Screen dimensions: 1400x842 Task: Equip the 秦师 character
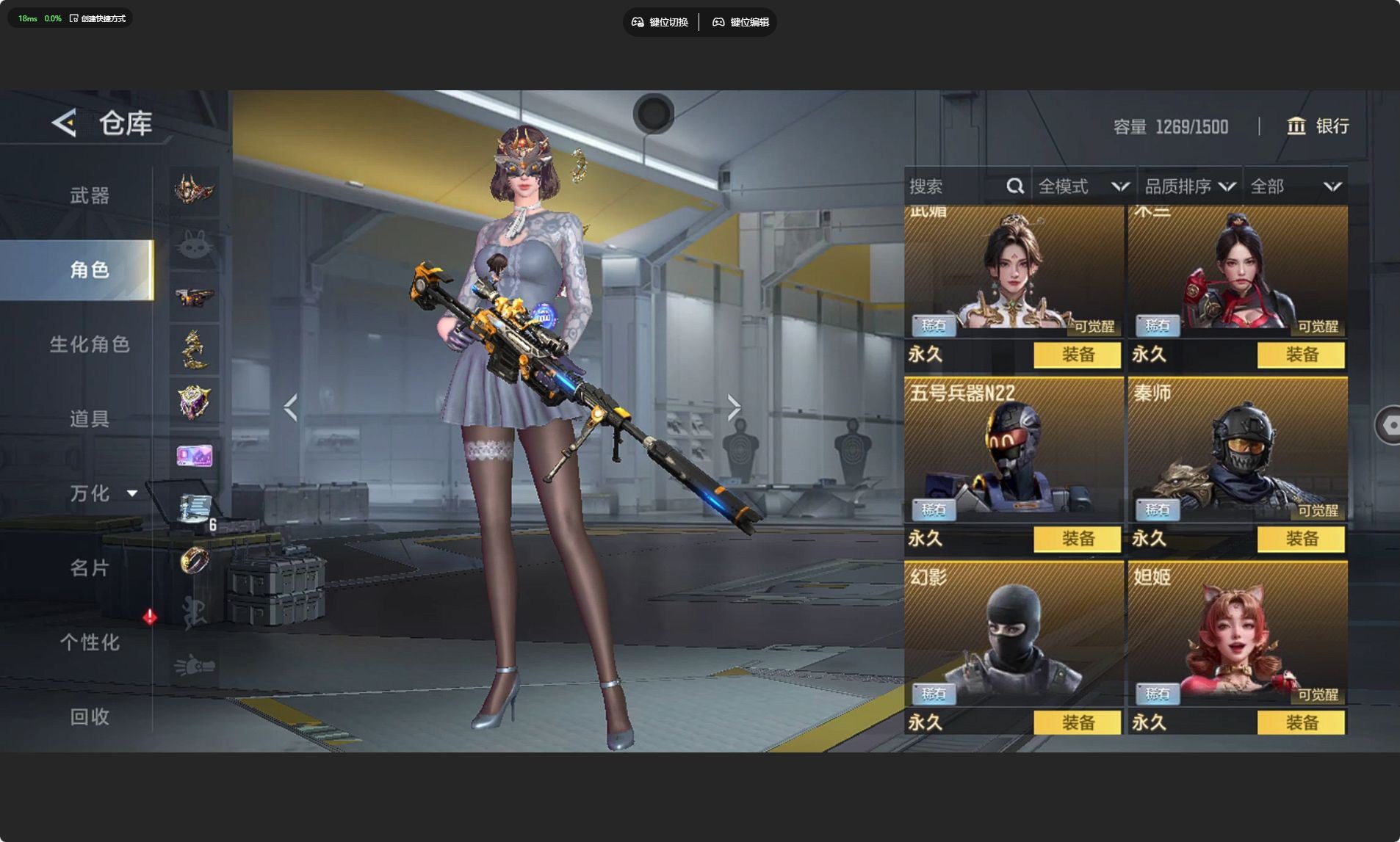point(1301,539)
